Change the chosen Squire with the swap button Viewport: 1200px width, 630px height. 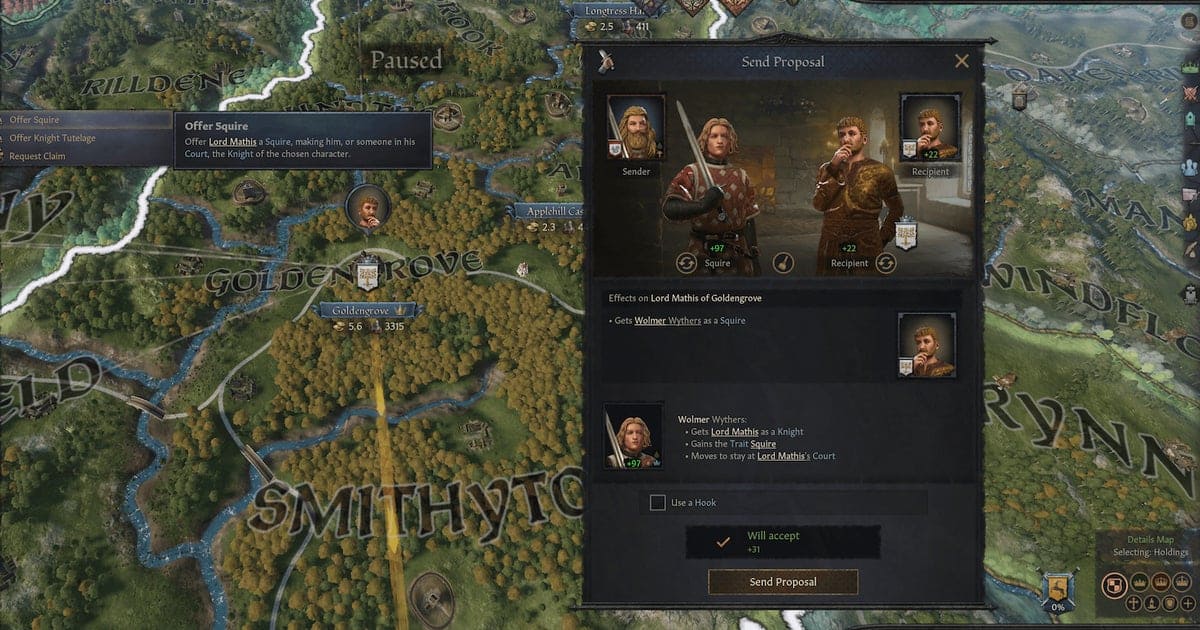(687, 263)
